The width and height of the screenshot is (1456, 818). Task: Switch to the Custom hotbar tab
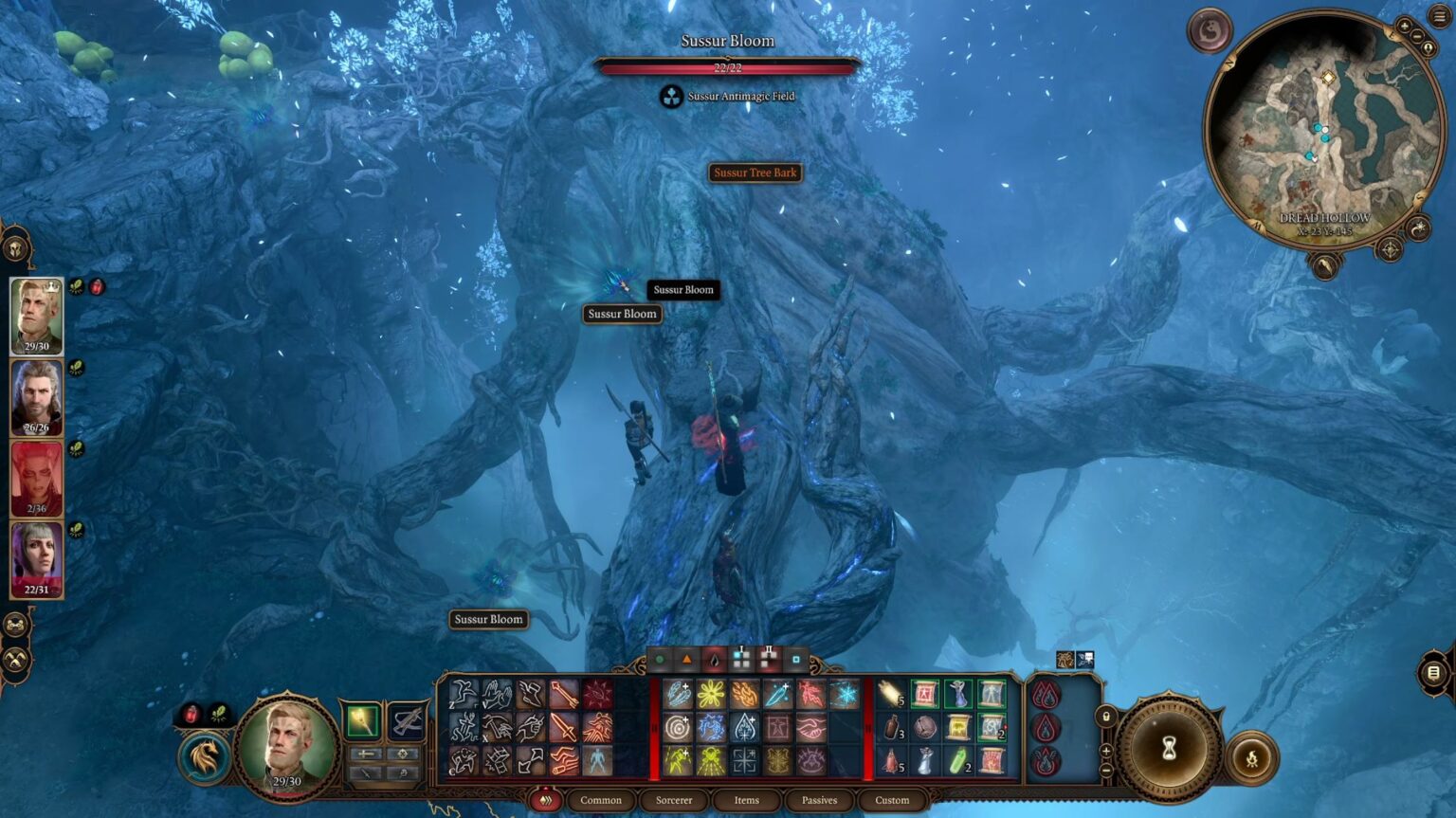coord(891,800)
